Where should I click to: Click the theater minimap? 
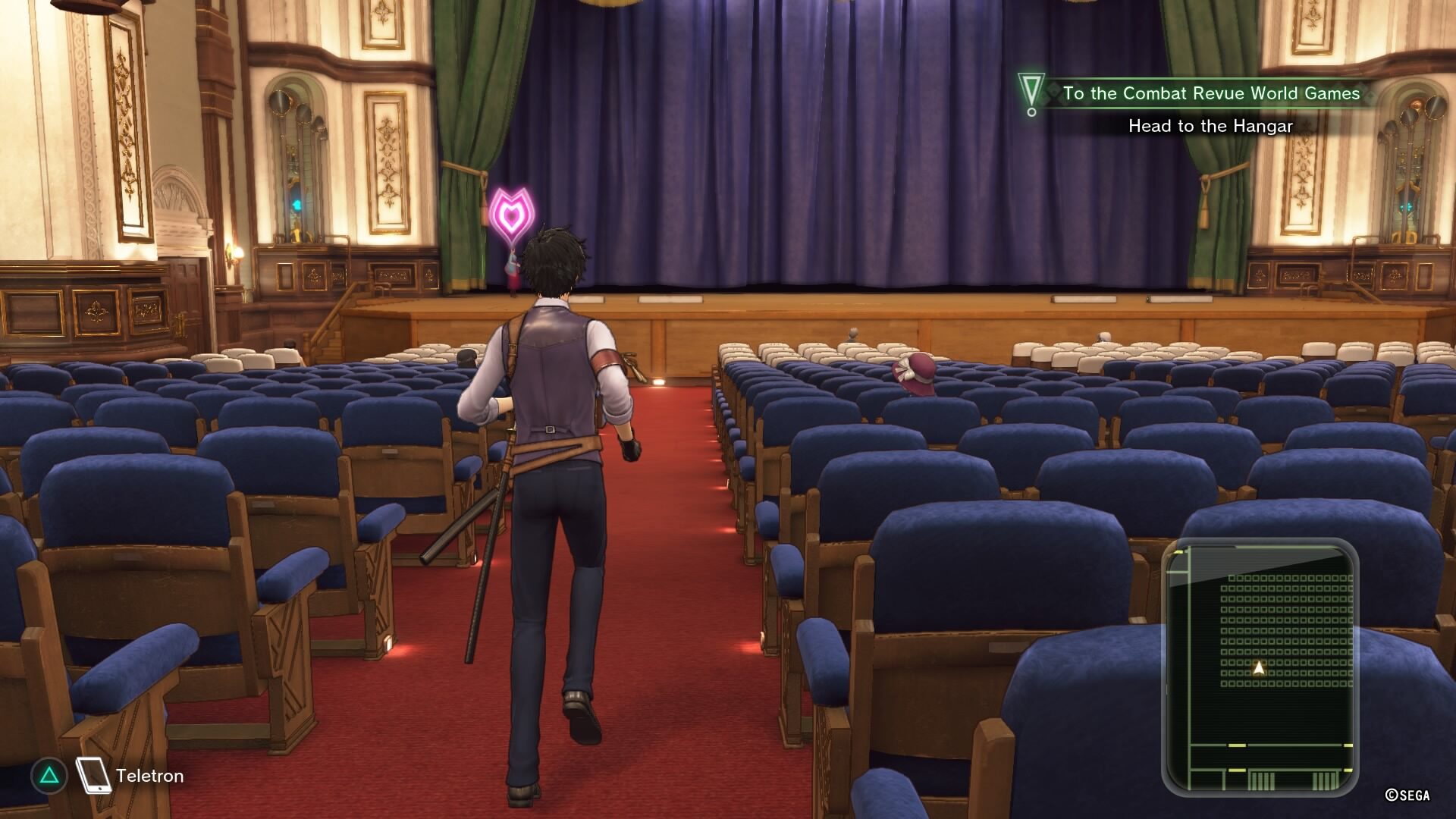[1260, 667]
